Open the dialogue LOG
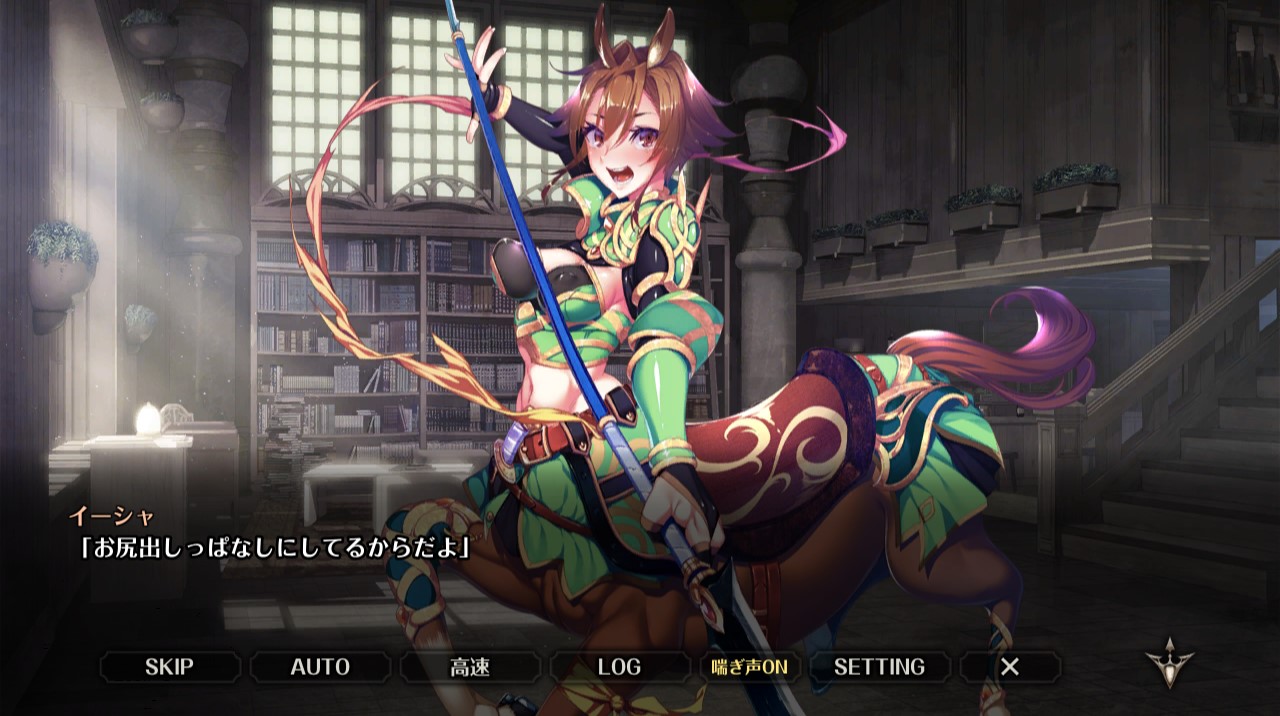This screenshot has height=716, width=1280. click(x=619, y=667)
